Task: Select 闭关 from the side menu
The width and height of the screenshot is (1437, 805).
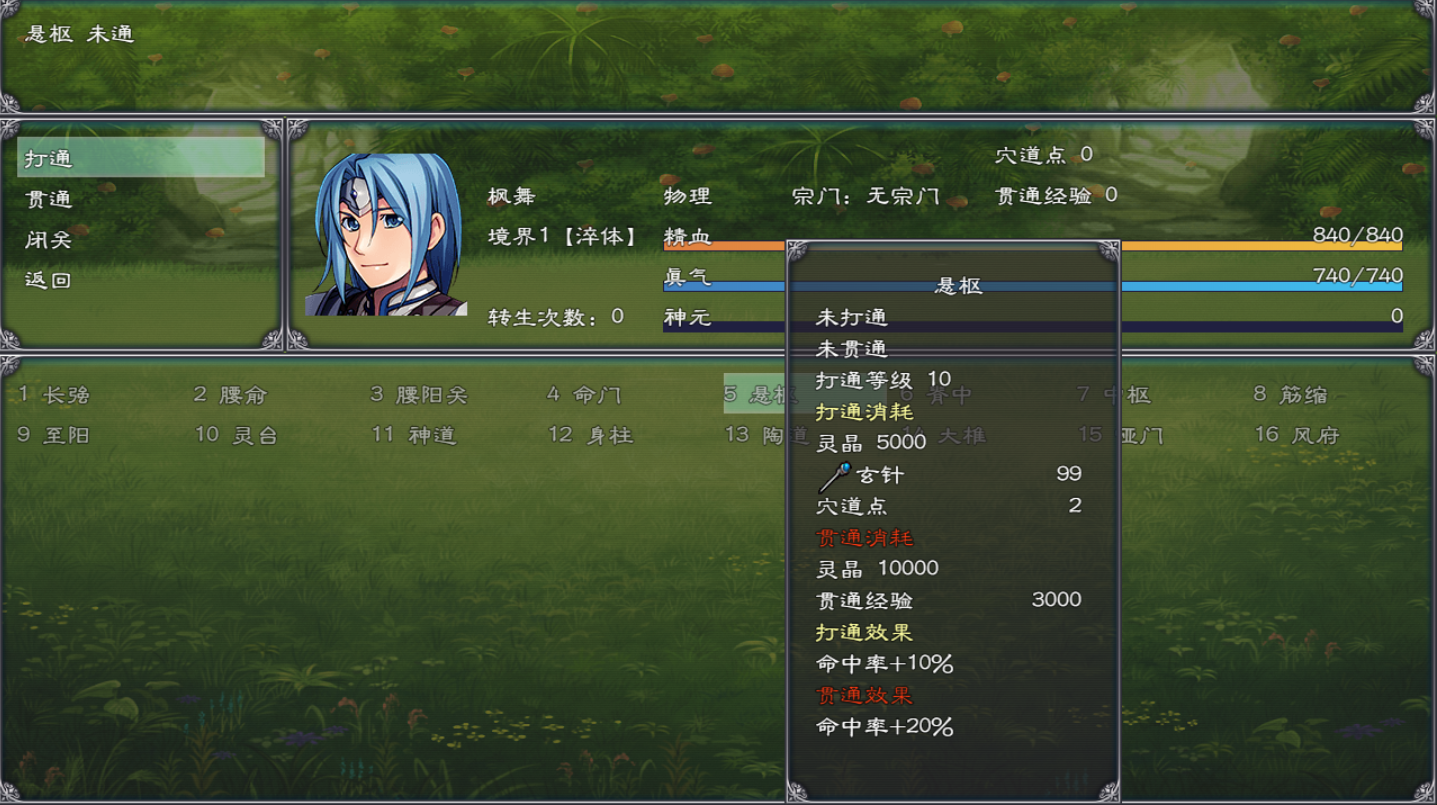Action: coord(47,238)
